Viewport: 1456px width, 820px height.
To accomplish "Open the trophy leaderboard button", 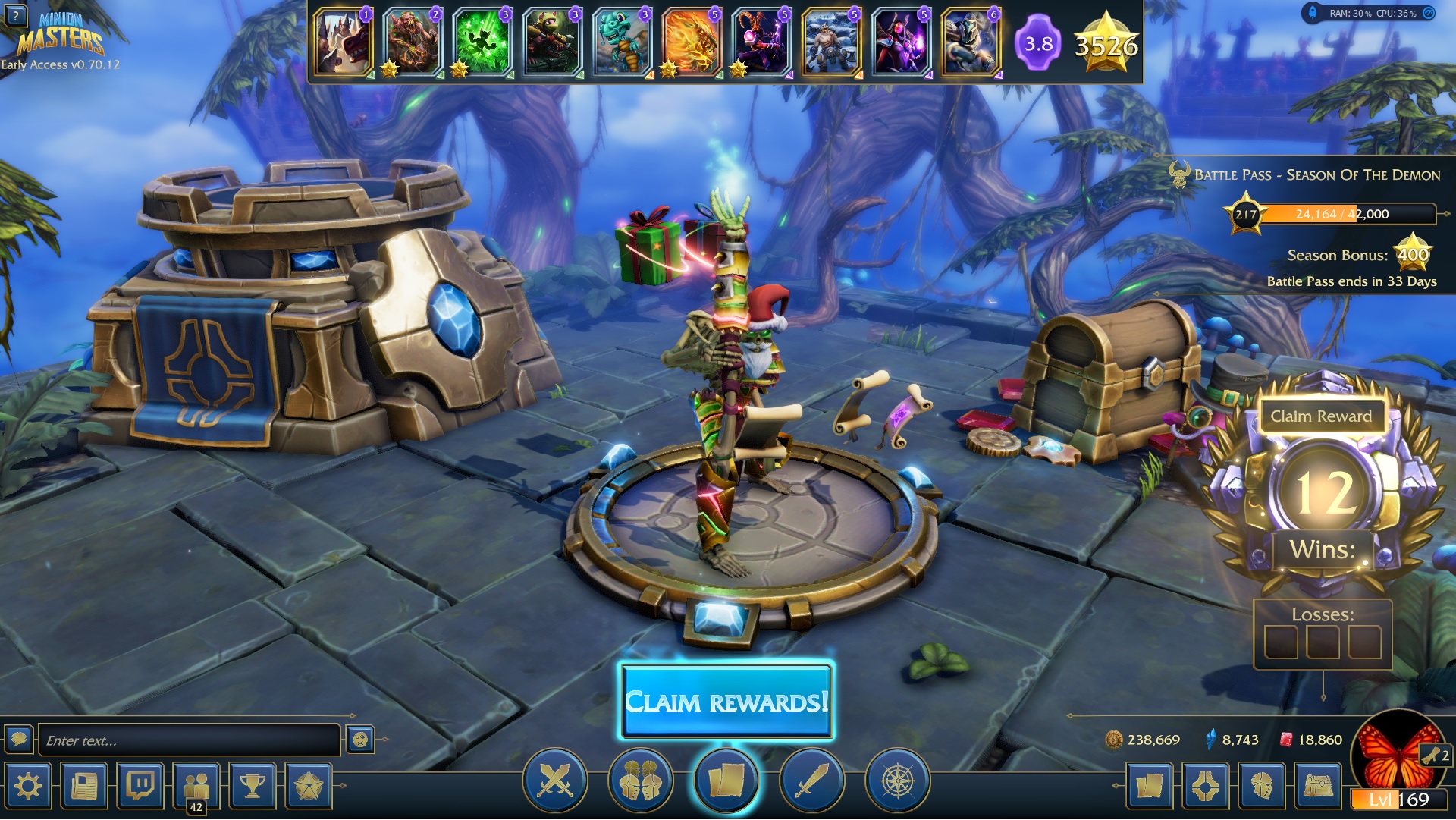I will (253, 786).
